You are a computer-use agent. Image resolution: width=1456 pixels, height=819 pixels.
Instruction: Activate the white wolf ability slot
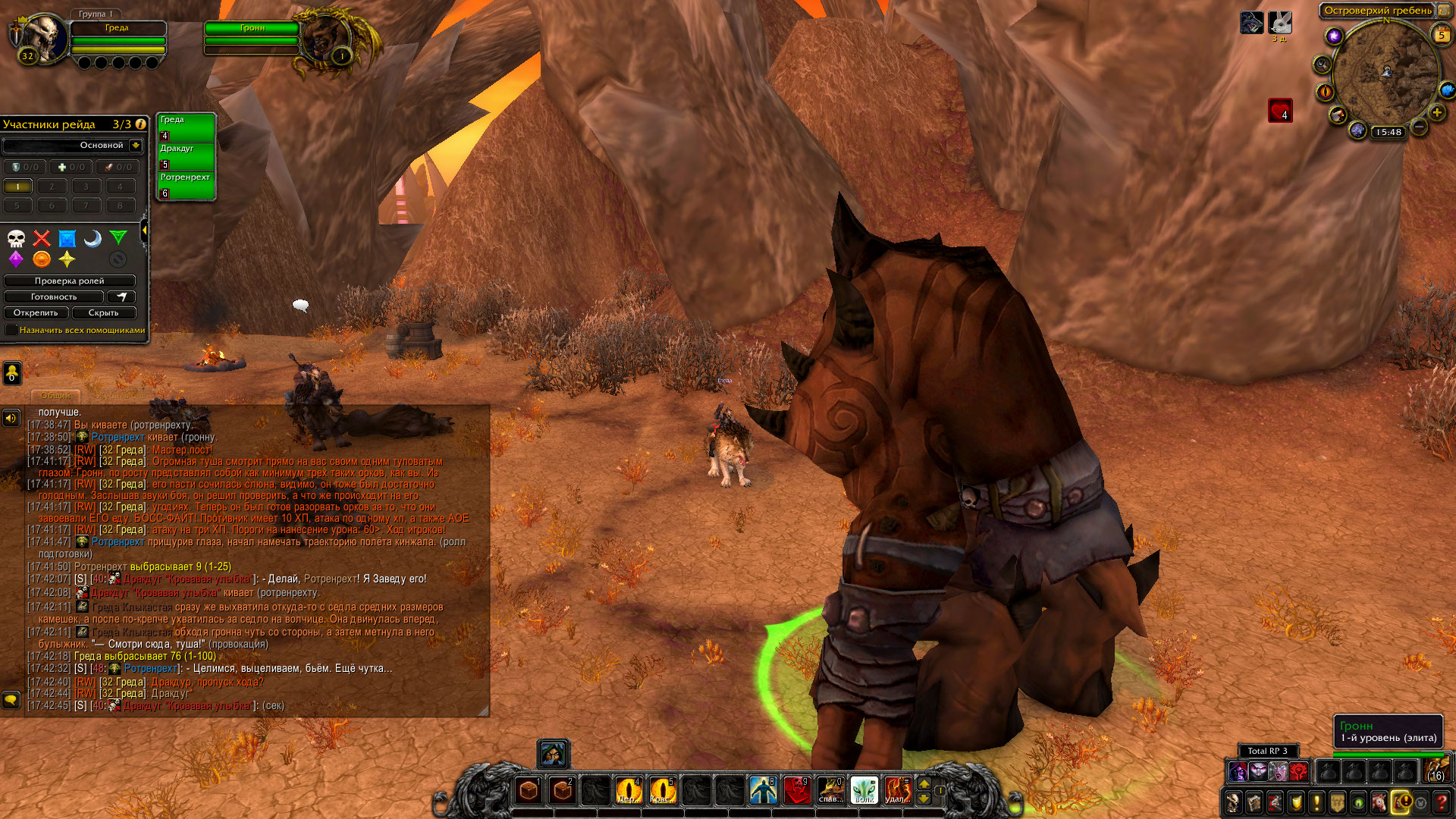pyautogui.click(x=864, y=790)
